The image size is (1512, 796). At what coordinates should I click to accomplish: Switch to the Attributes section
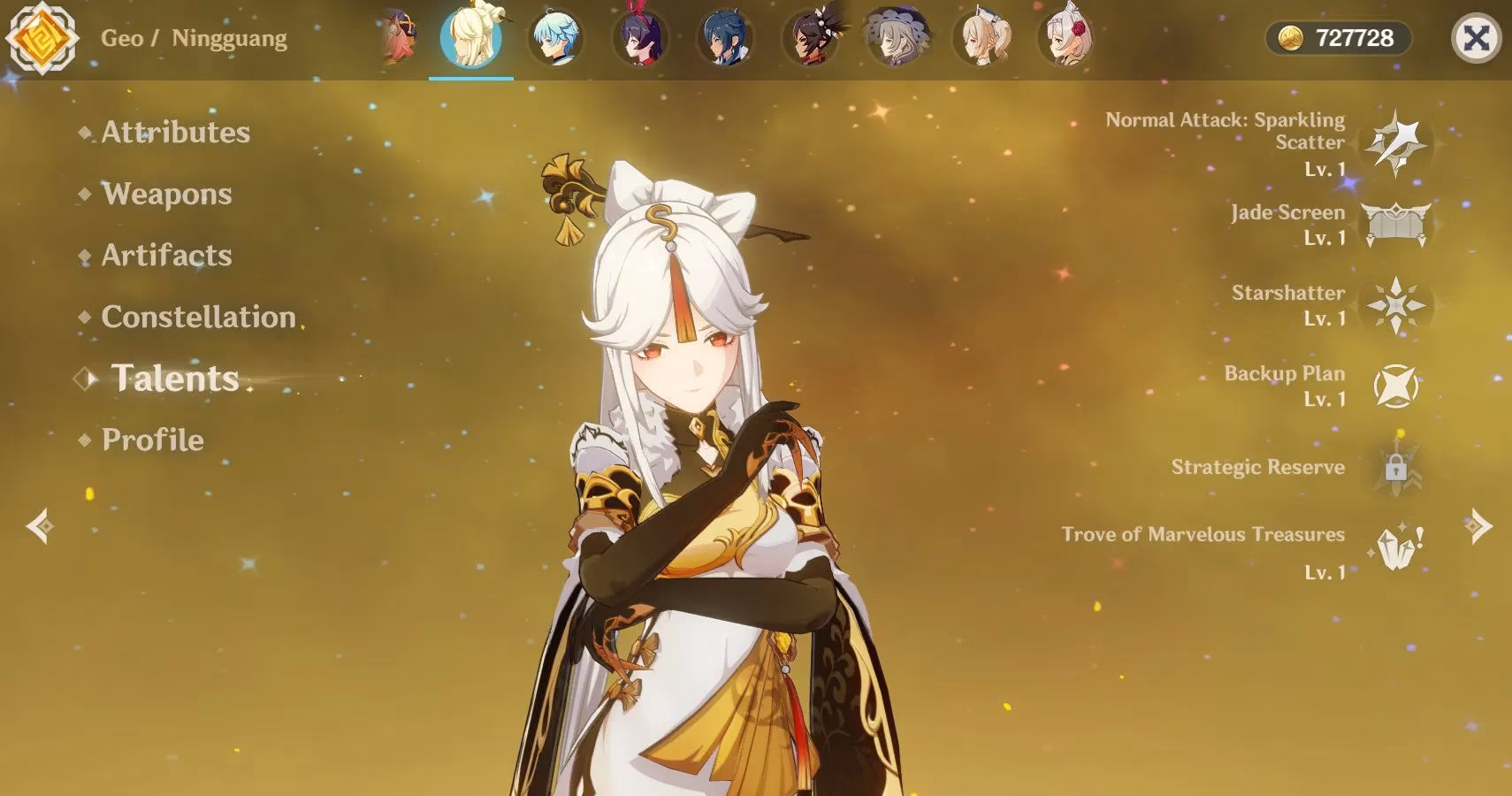pos(174,133)
